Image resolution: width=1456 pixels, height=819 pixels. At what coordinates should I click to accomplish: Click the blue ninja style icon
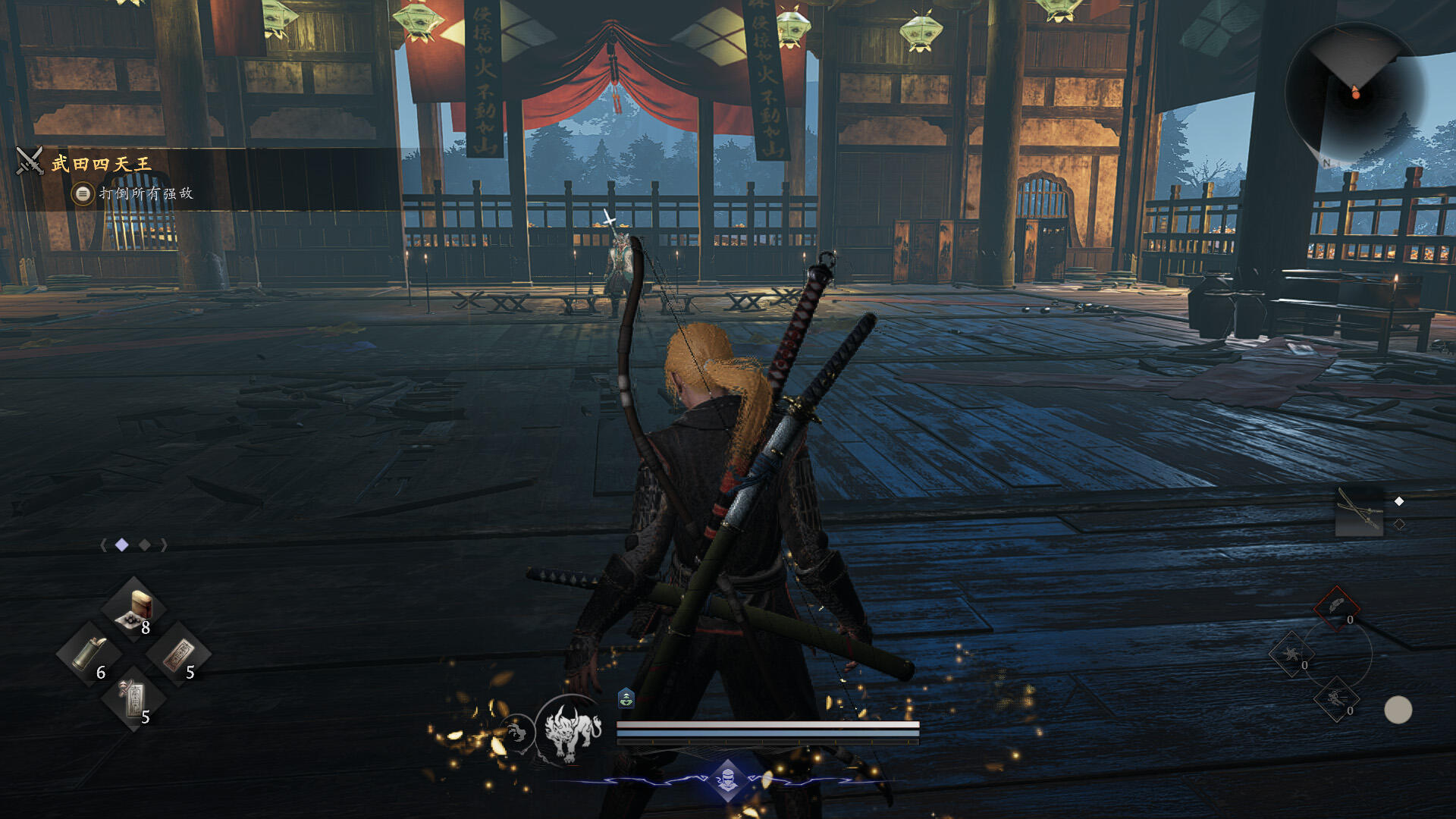[x=727, y=779]
